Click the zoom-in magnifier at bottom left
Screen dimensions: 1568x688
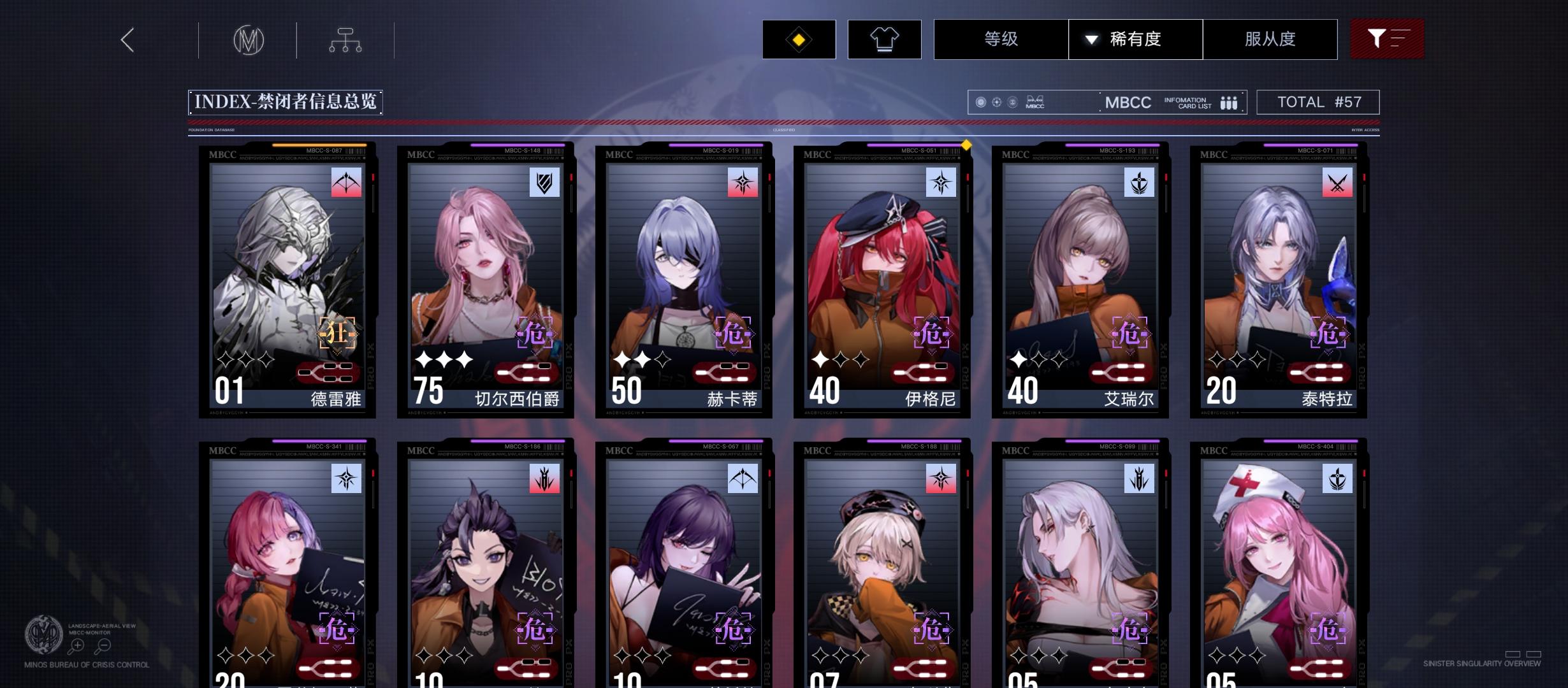click(77, 645)
